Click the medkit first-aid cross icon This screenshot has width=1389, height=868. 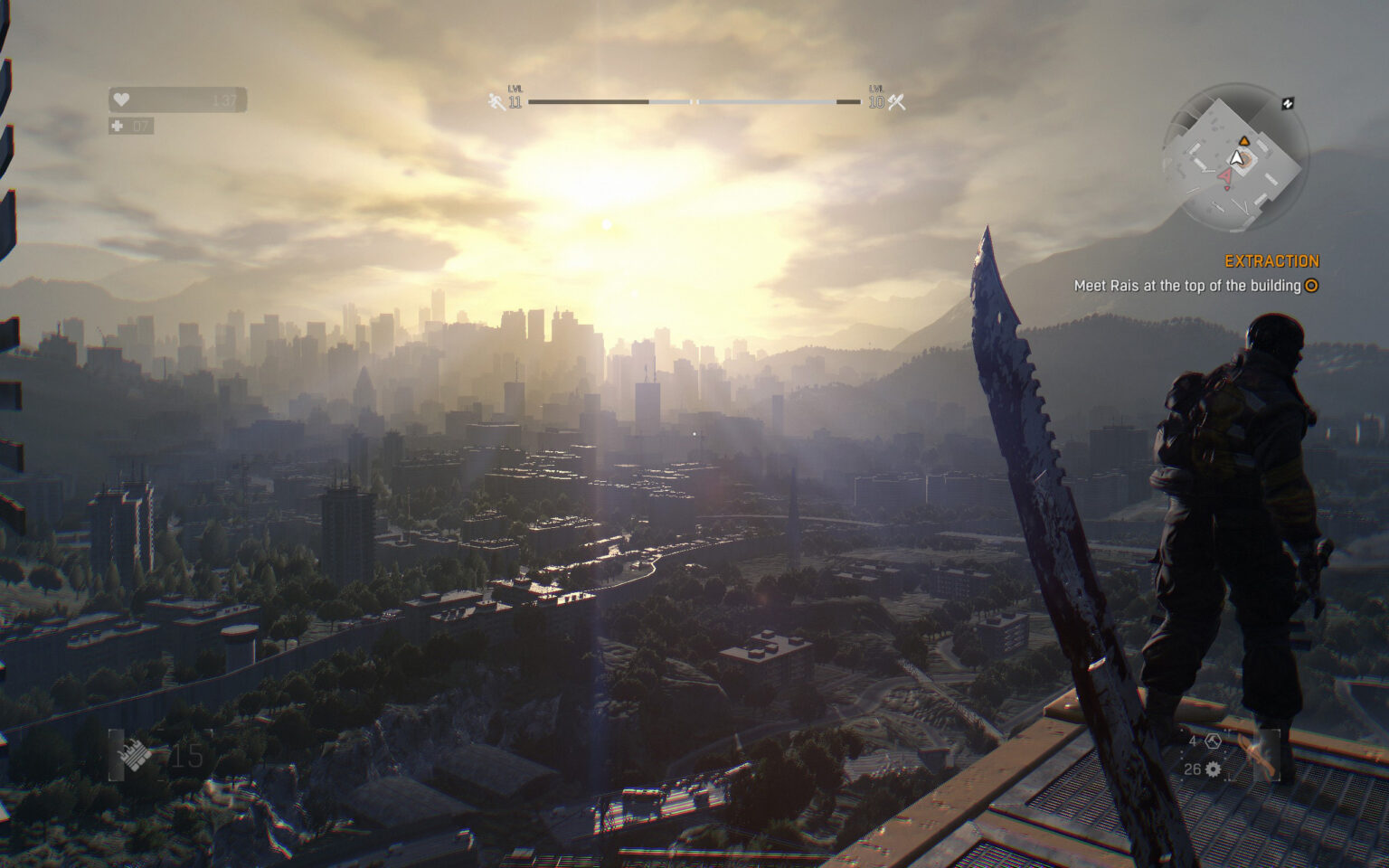coord(116,126)
